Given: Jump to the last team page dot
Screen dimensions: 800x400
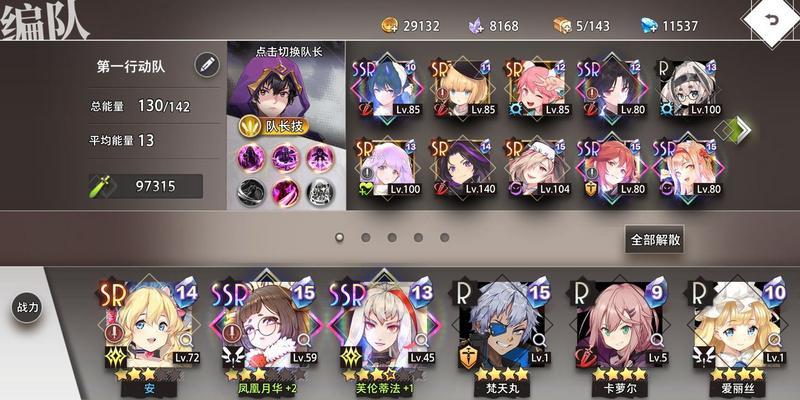Looking at the screenshot, I should coord(443,238).
